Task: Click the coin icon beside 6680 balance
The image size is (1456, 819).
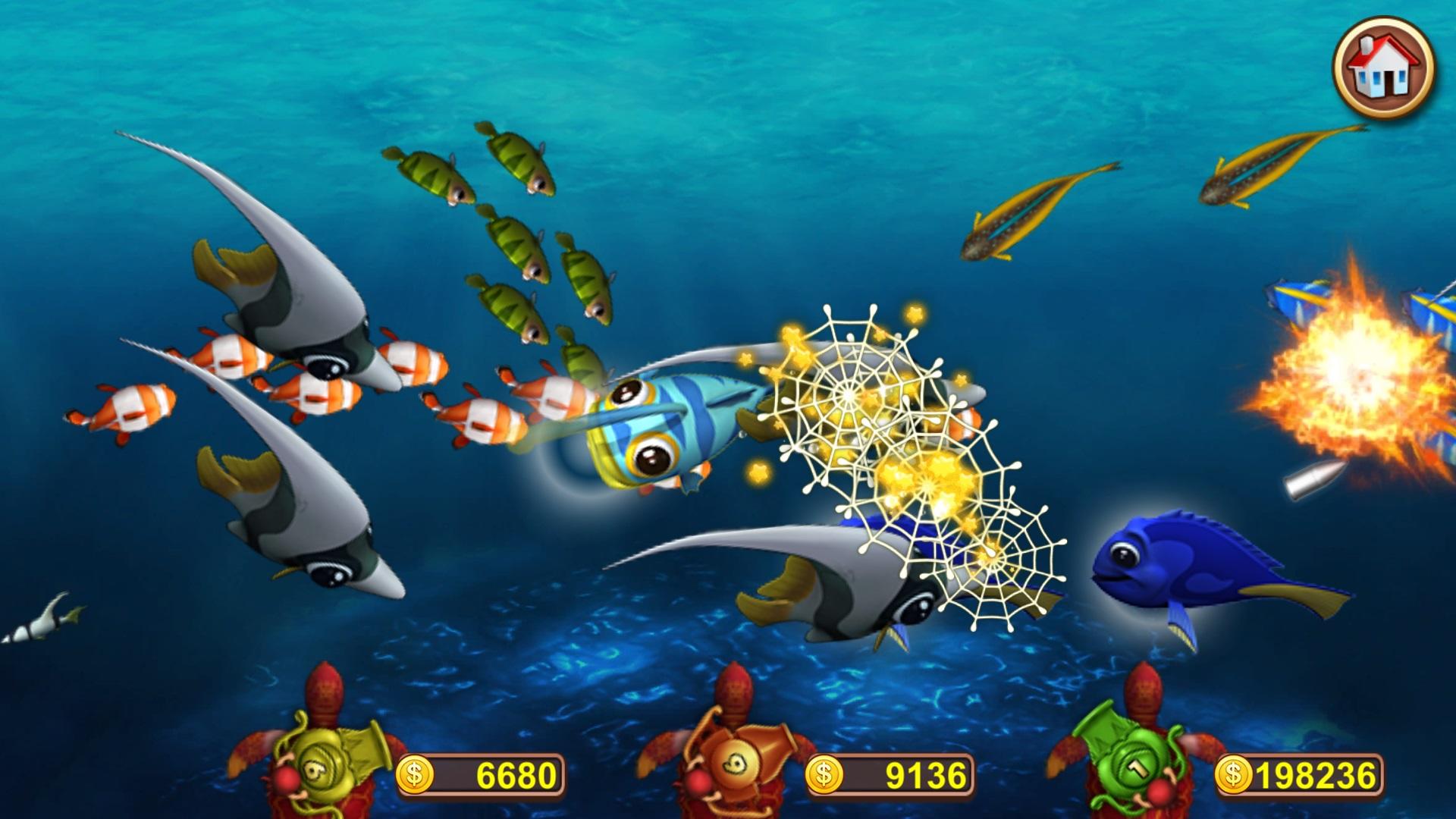Action: [x=414, y=774]
